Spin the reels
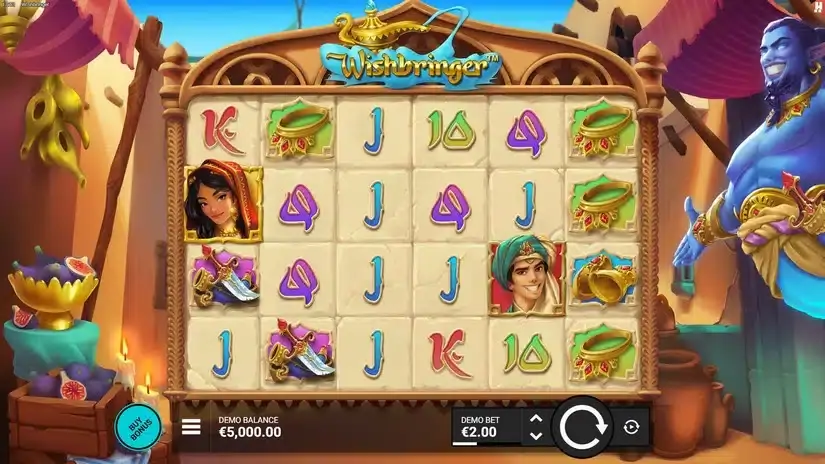825x464 pixels. [x=582, y=427]
